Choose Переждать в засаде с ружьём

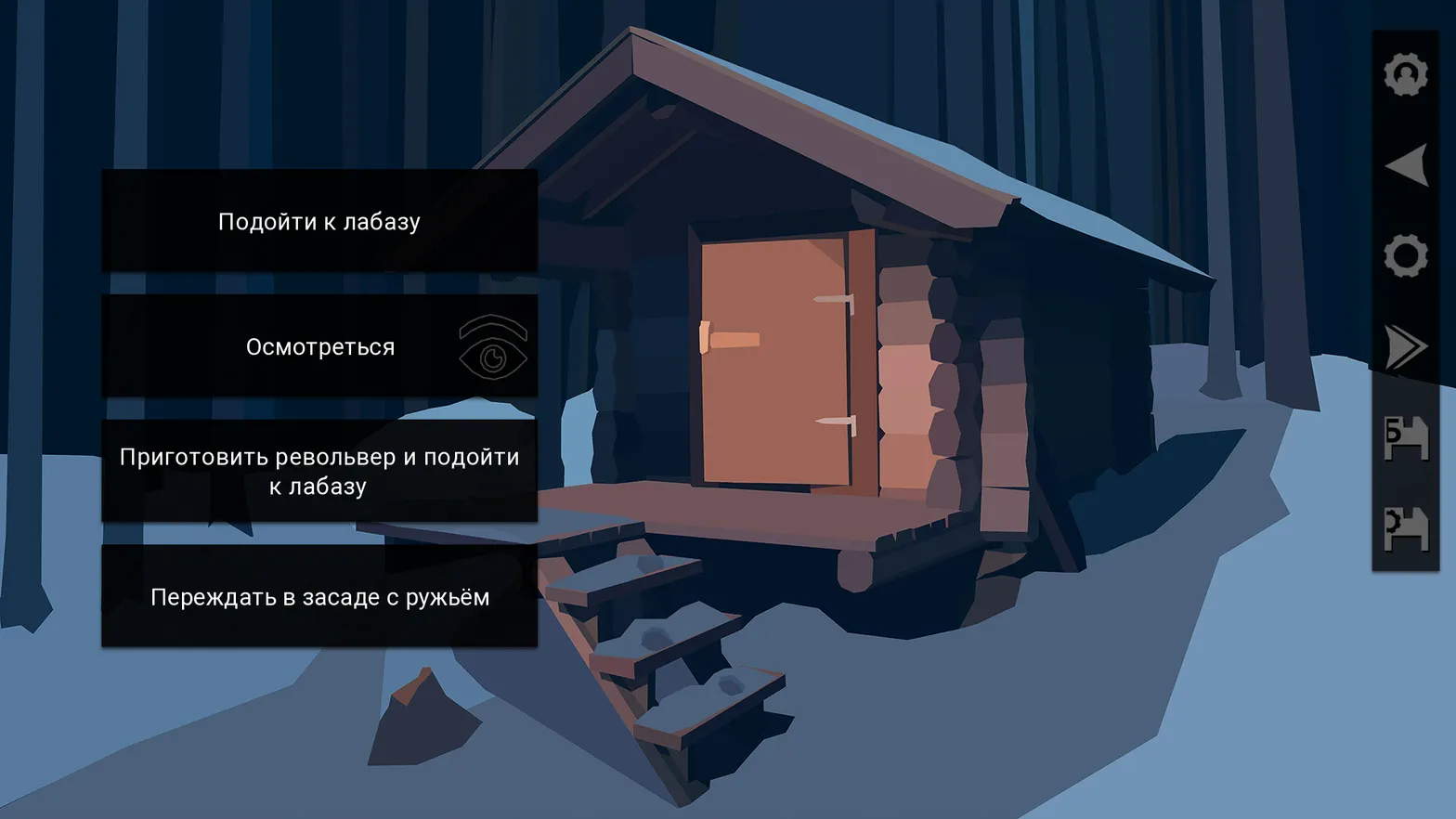pyautogui.click(x=319, y=597)
